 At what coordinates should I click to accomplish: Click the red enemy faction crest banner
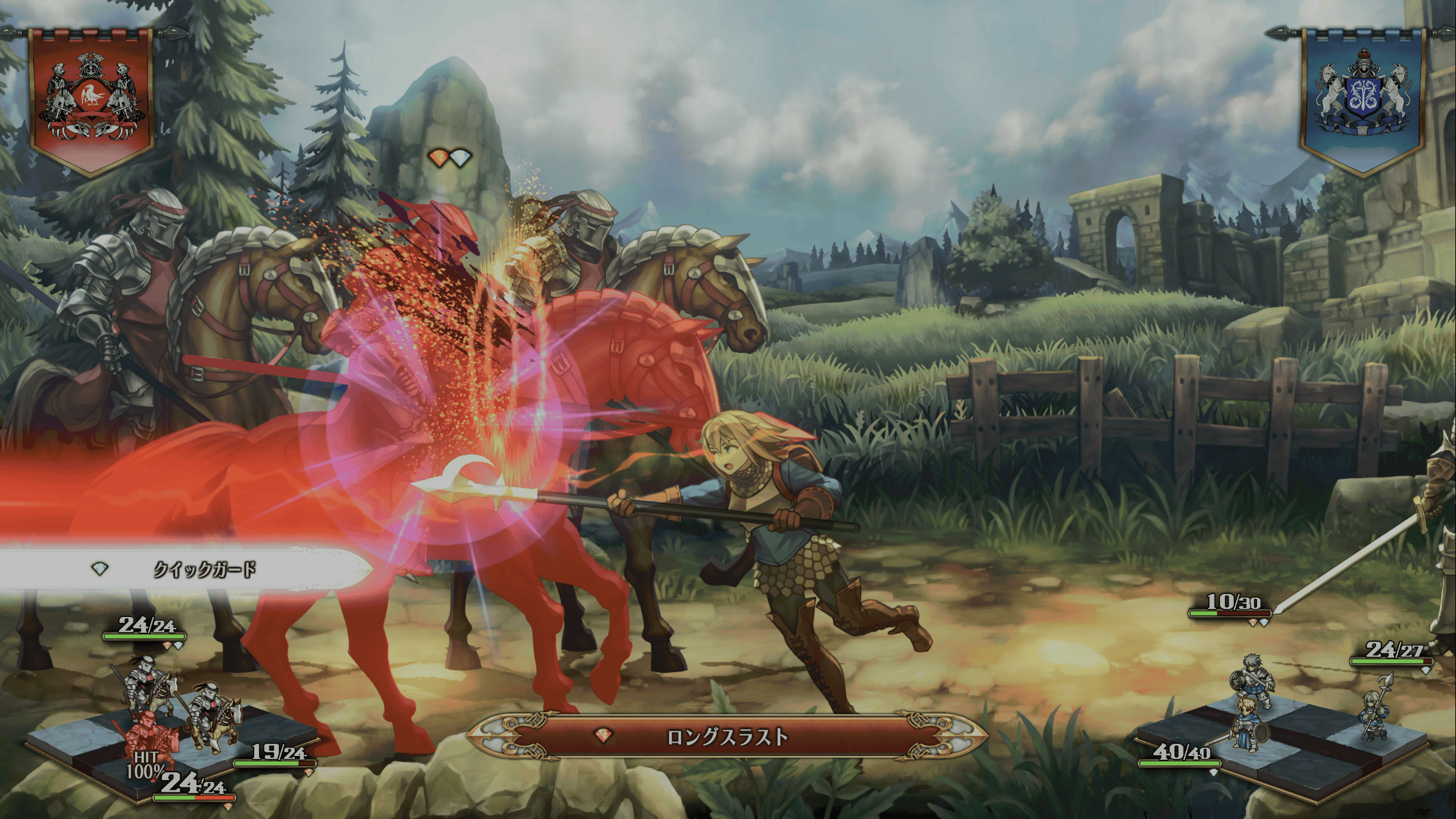pyautogui.click(x=91, y=100)
